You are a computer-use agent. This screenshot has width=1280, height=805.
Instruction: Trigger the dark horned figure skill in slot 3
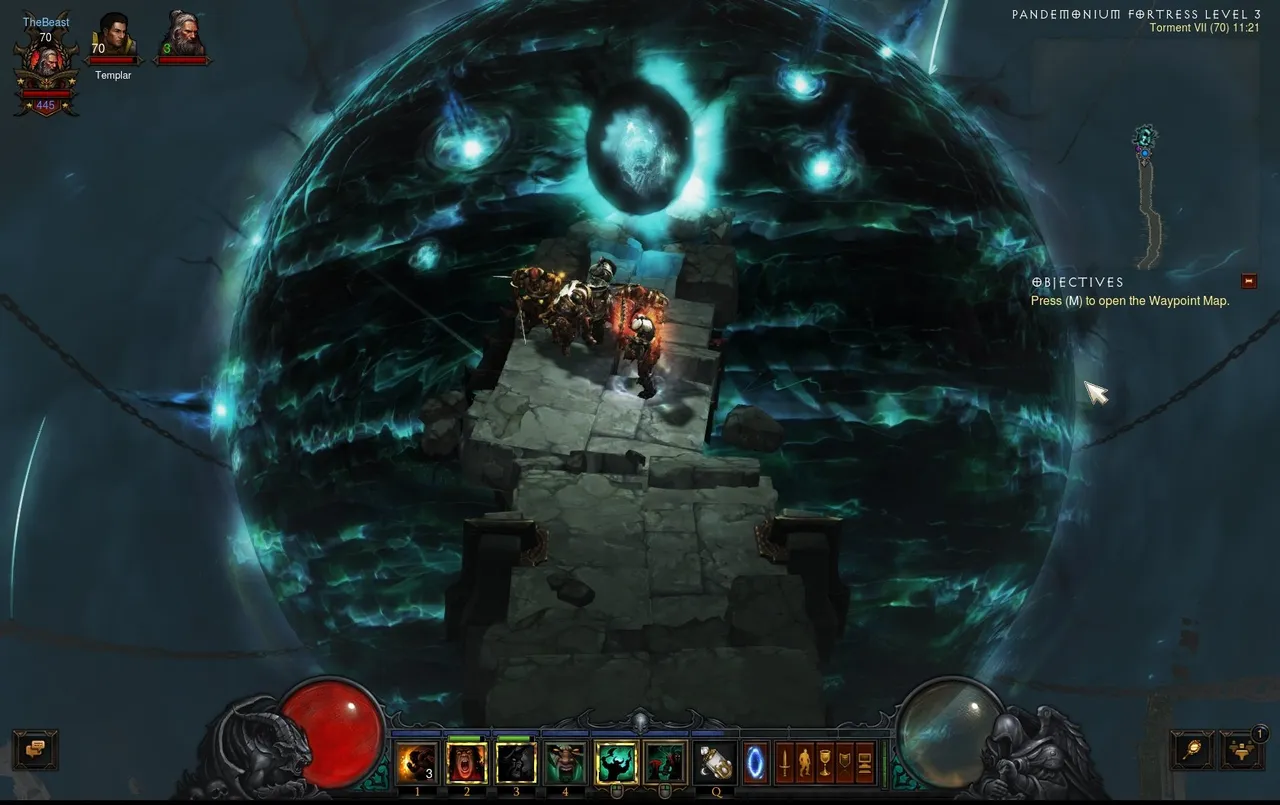coord(516,763)
